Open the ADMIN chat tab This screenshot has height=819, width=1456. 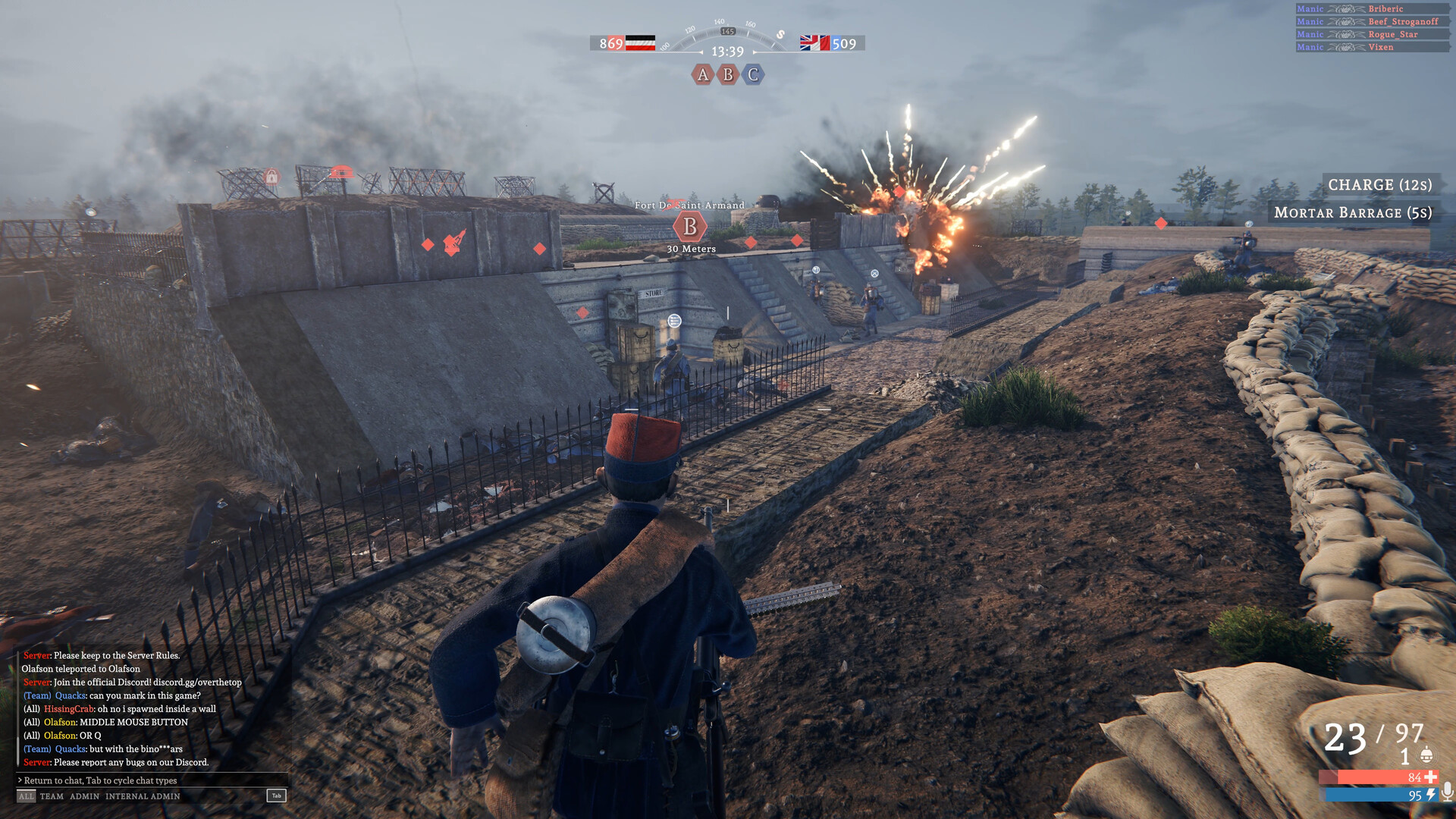tap(83, 796)
